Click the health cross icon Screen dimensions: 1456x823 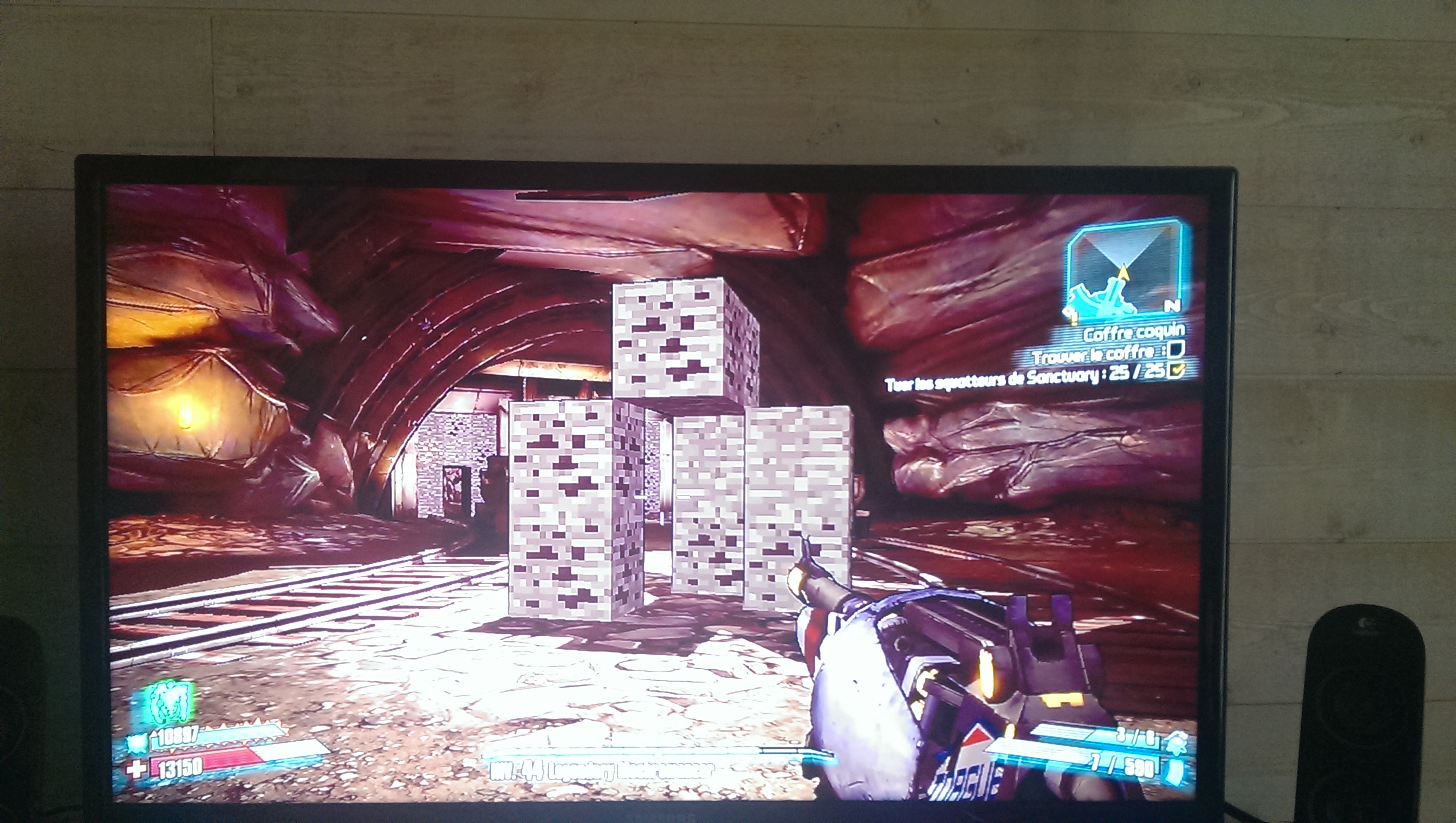(136, 770)
